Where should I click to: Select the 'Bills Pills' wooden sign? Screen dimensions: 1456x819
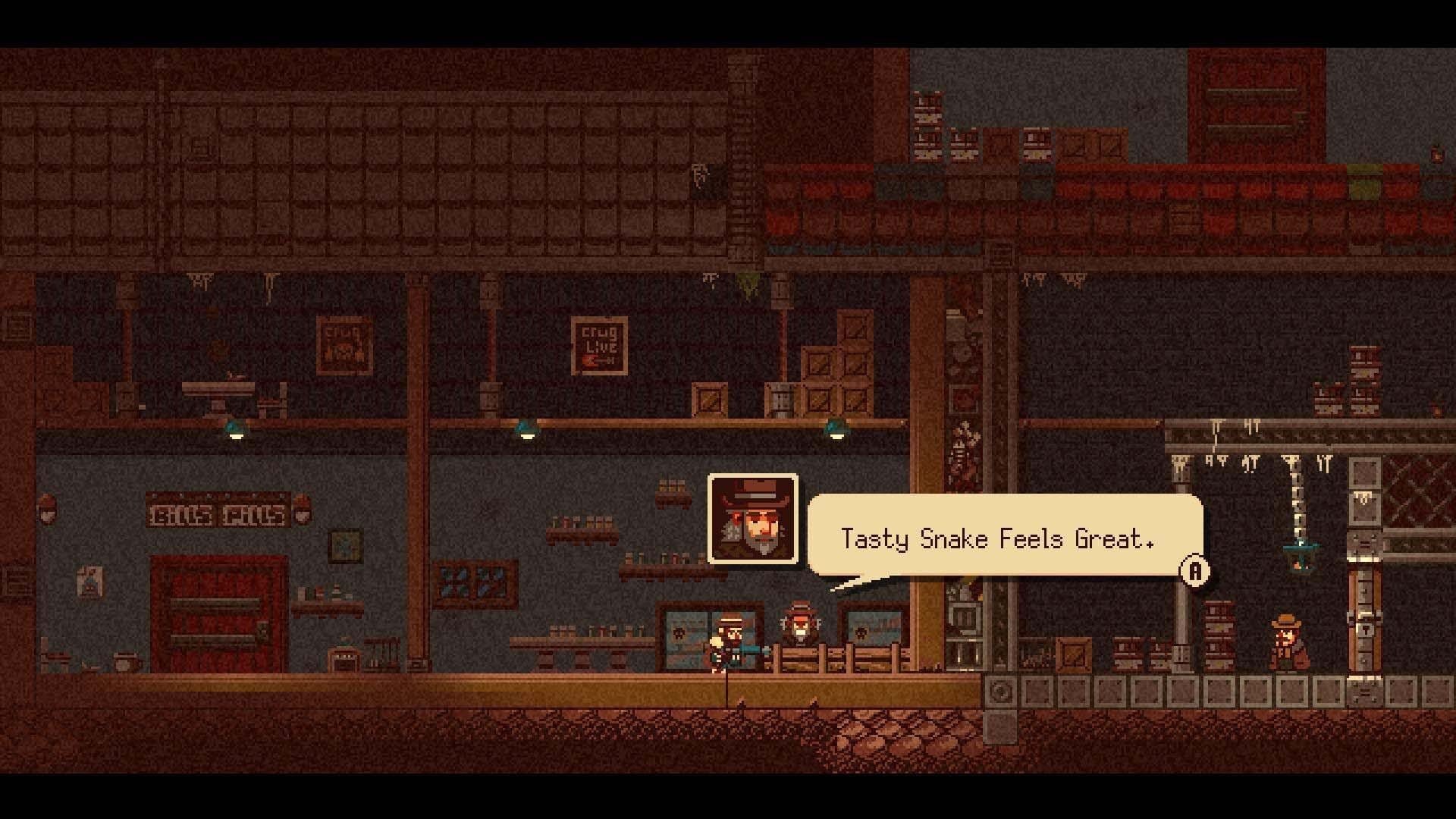point(218,514)
